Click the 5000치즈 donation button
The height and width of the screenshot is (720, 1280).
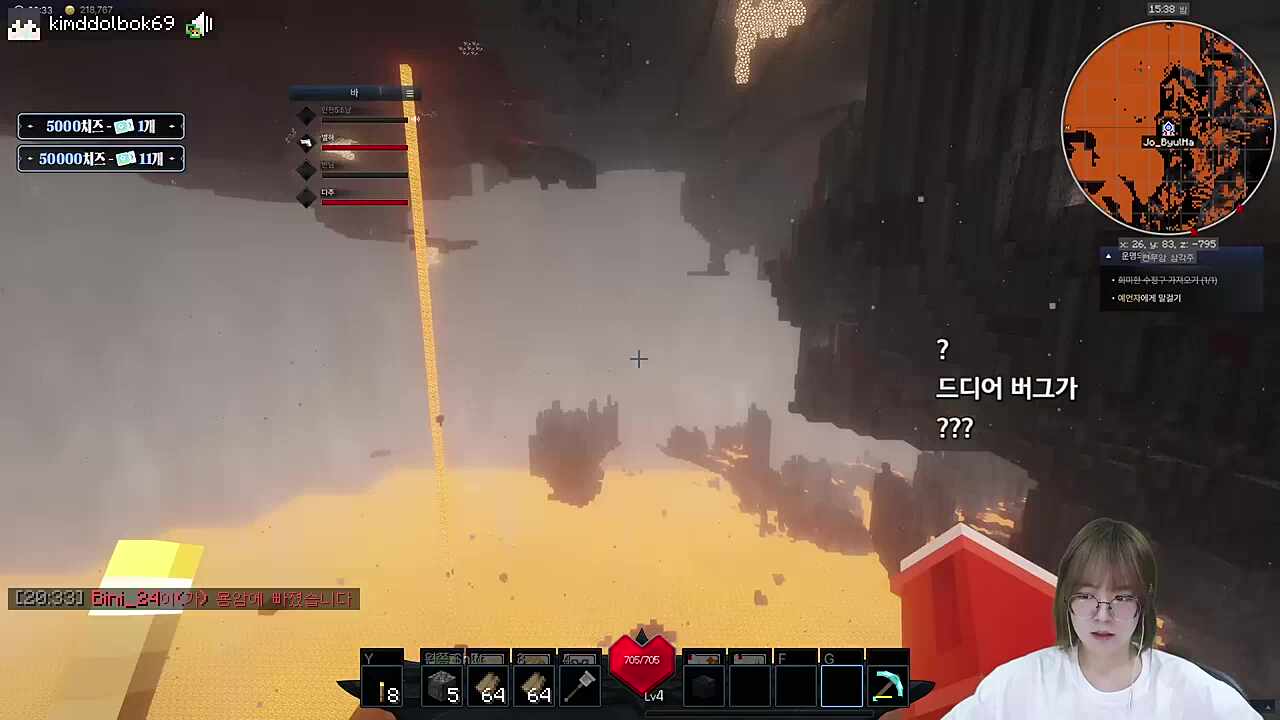coord(100,126)
